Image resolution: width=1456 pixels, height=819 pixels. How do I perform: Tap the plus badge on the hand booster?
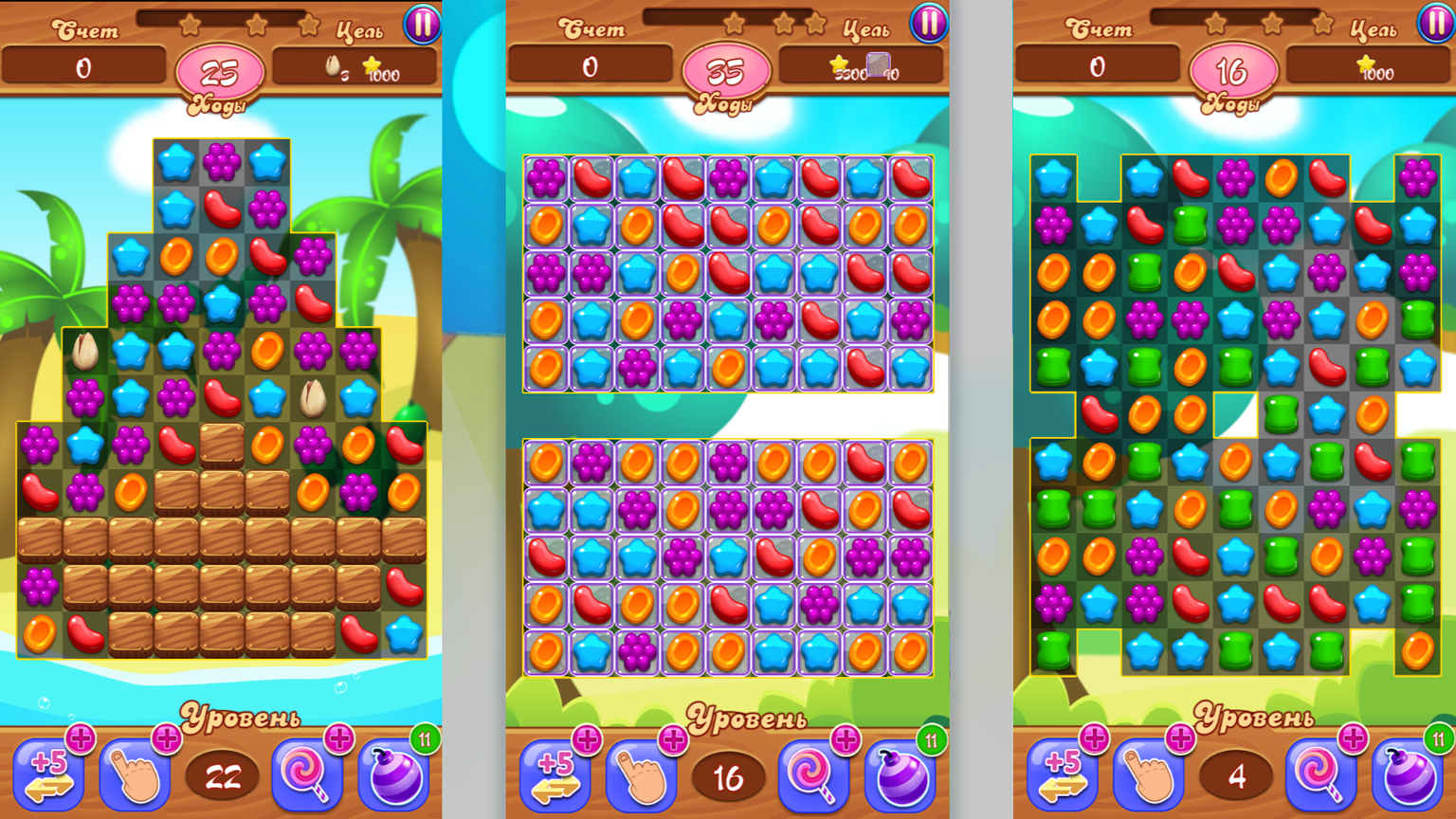pos(168,738)
